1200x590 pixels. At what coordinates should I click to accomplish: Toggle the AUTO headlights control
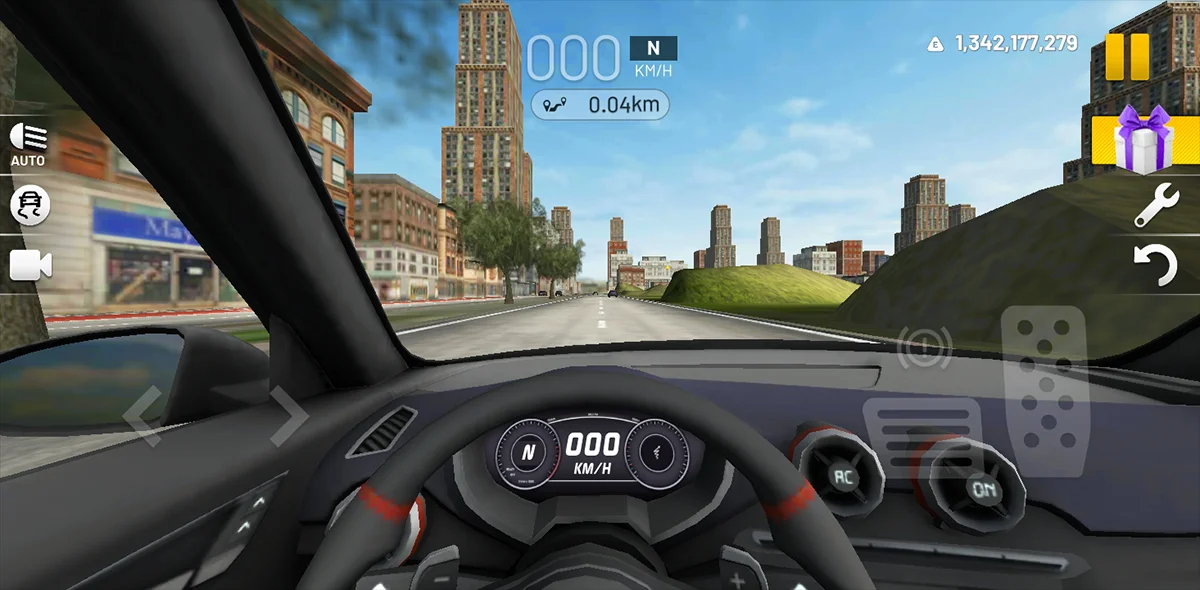(x=28, y=143)
